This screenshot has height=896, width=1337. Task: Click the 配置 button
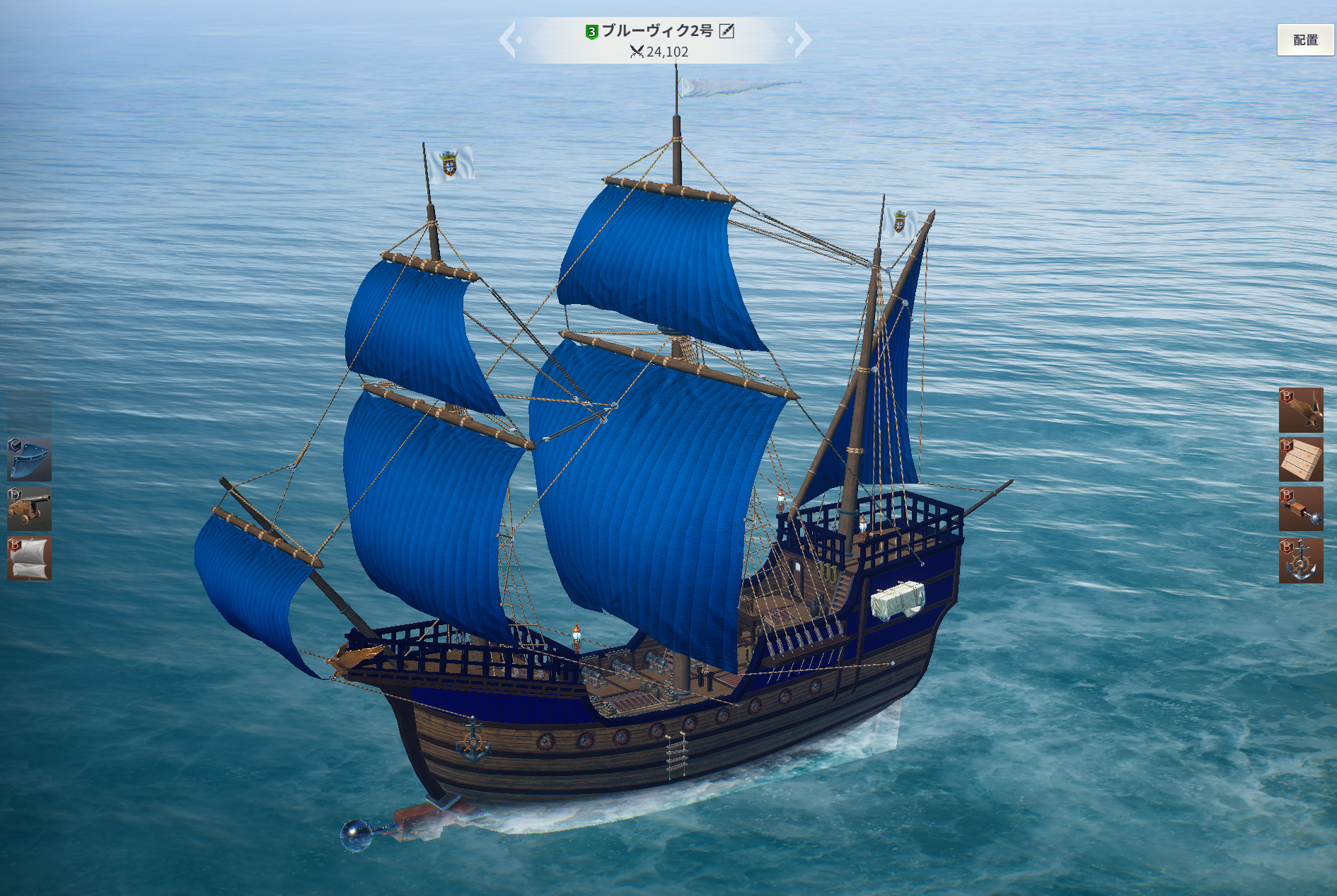pyautogui.click(x=1305, y=40)
